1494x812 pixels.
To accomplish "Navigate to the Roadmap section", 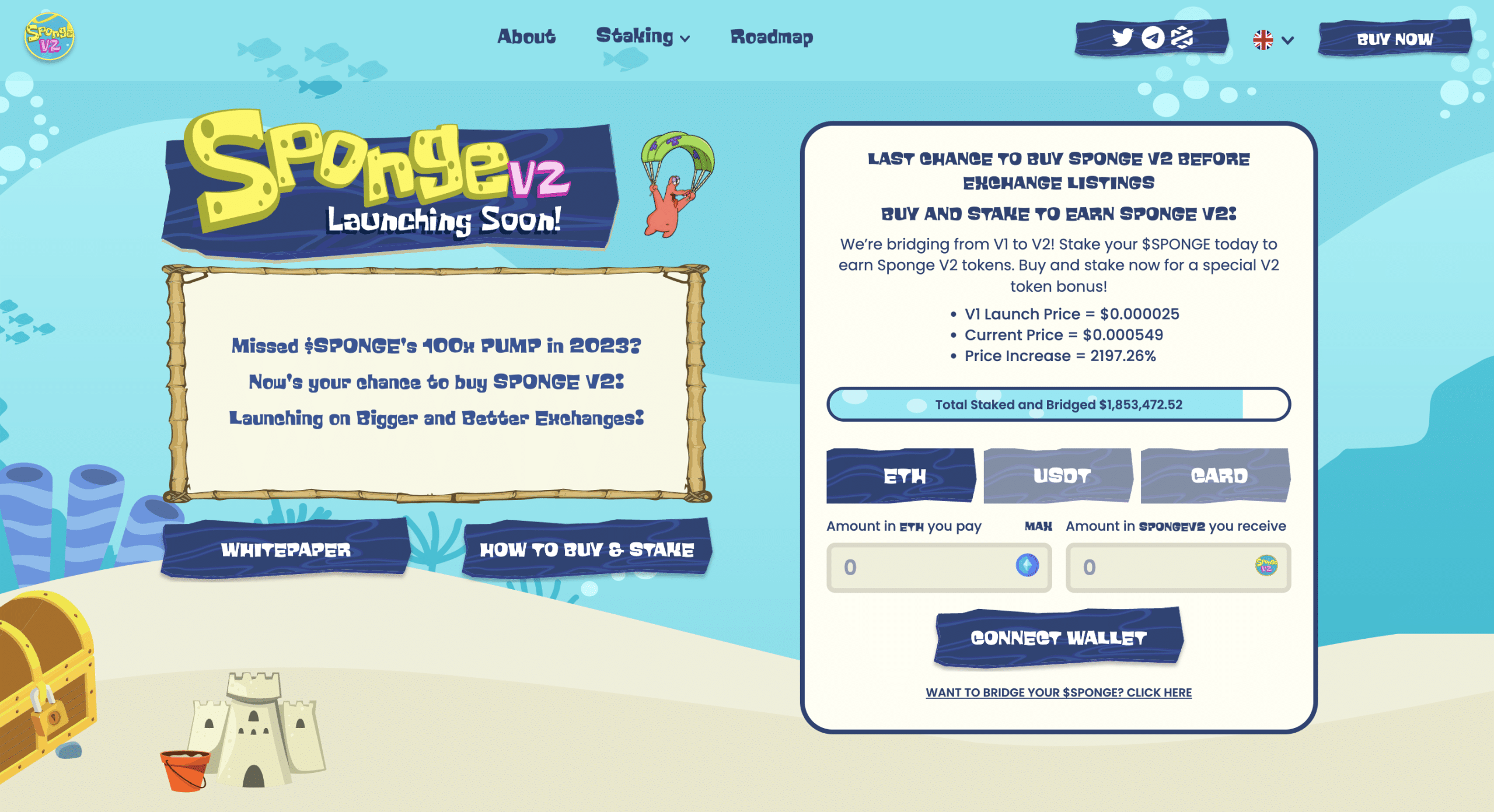I will [772, 38].
